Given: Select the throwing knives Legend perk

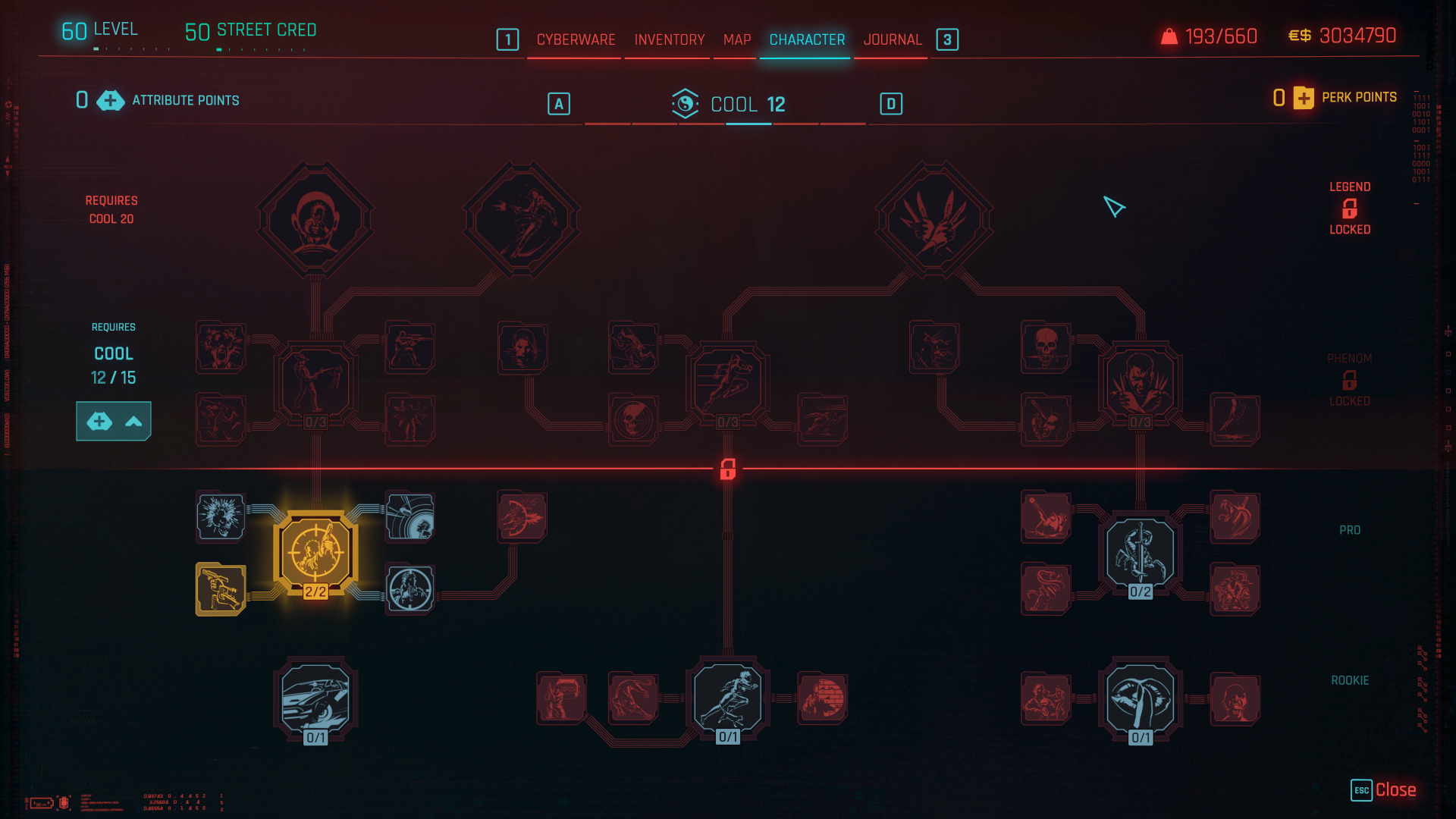Looking at the screenshot, I should [934, 220].
